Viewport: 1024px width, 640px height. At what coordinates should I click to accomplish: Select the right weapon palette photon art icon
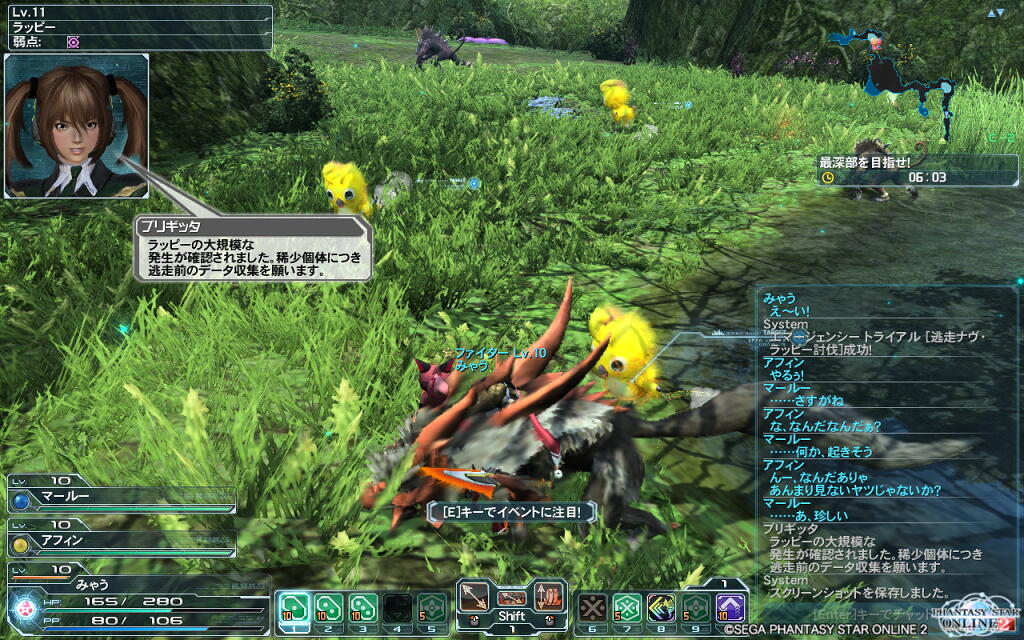tap(547, 598)
